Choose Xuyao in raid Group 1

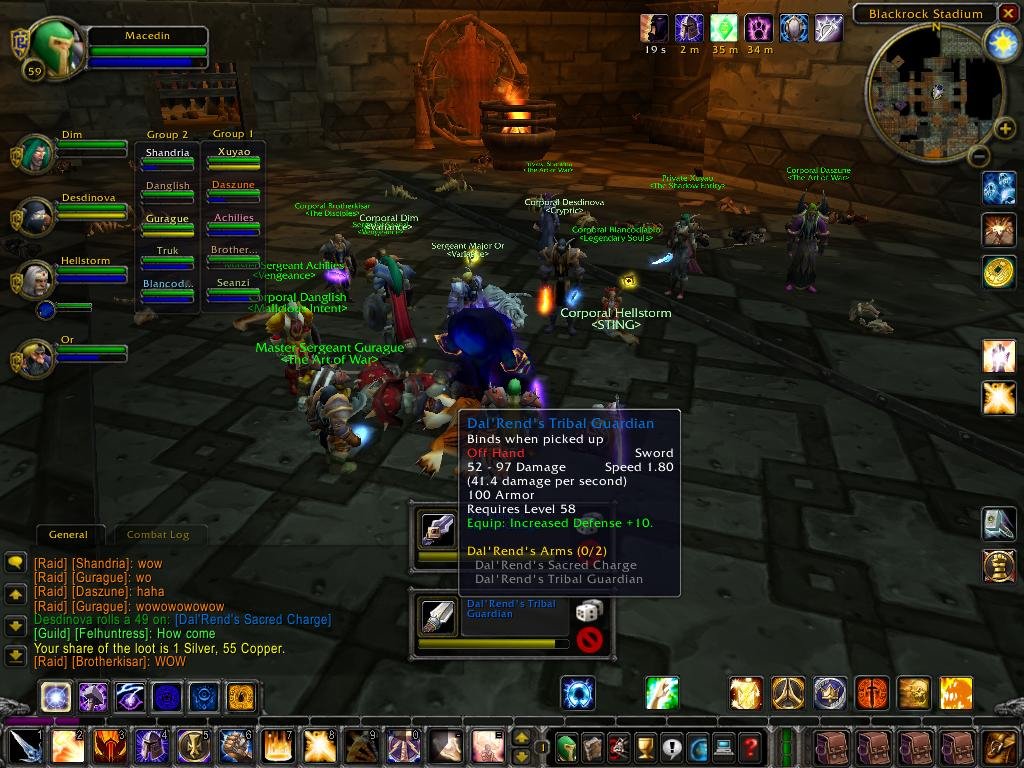233,151
